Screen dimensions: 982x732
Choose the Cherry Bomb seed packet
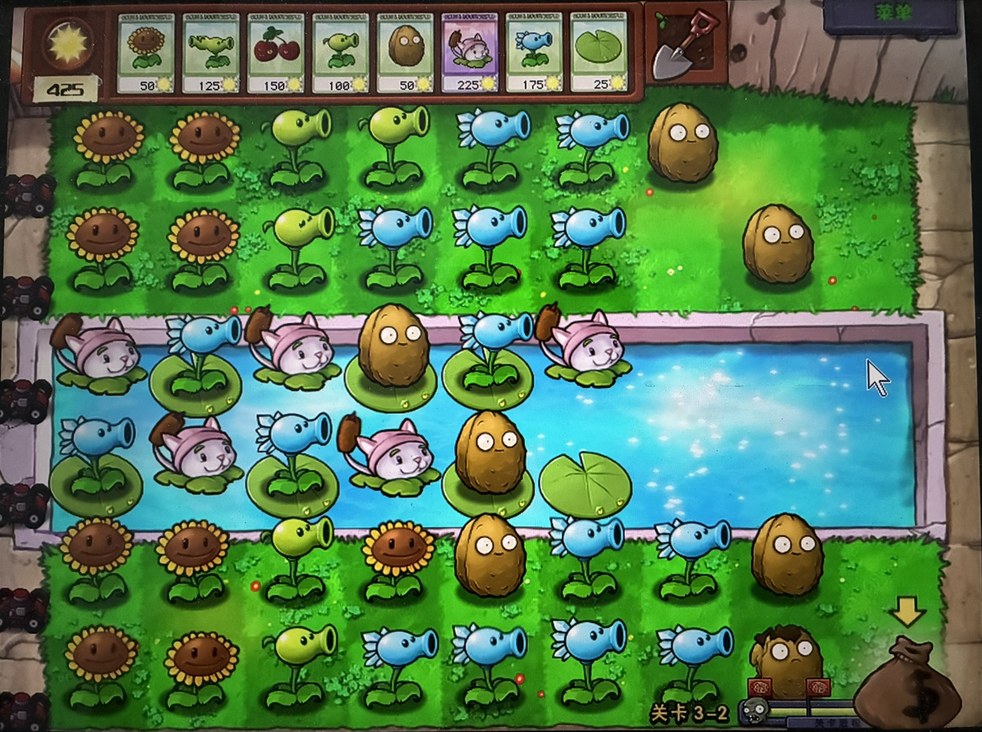[x=274, y=53]
